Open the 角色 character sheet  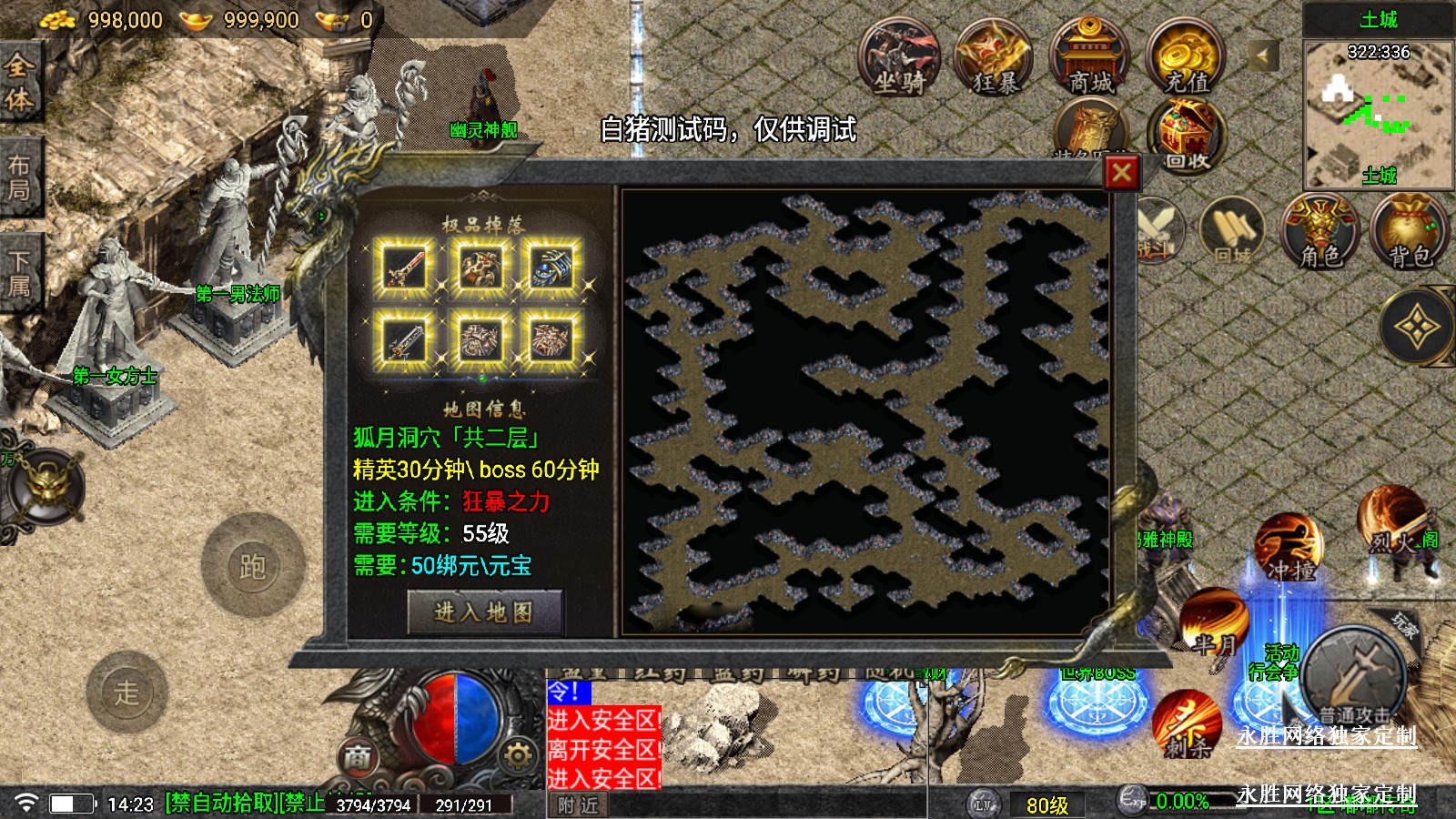(x=1319, y=232)
